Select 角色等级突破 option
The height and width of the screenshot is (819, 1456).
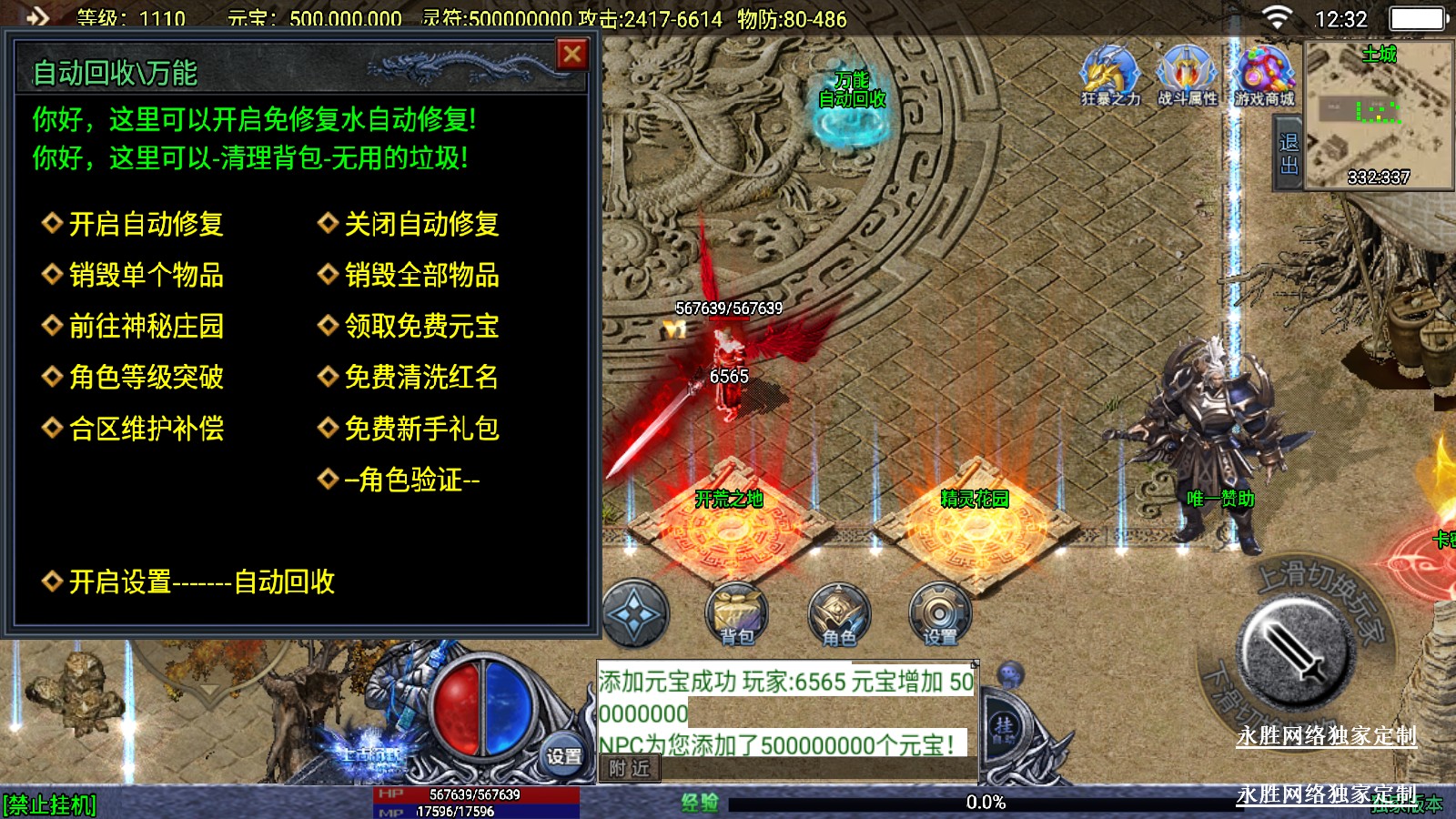pyautogui.click(x=146, y=377)
